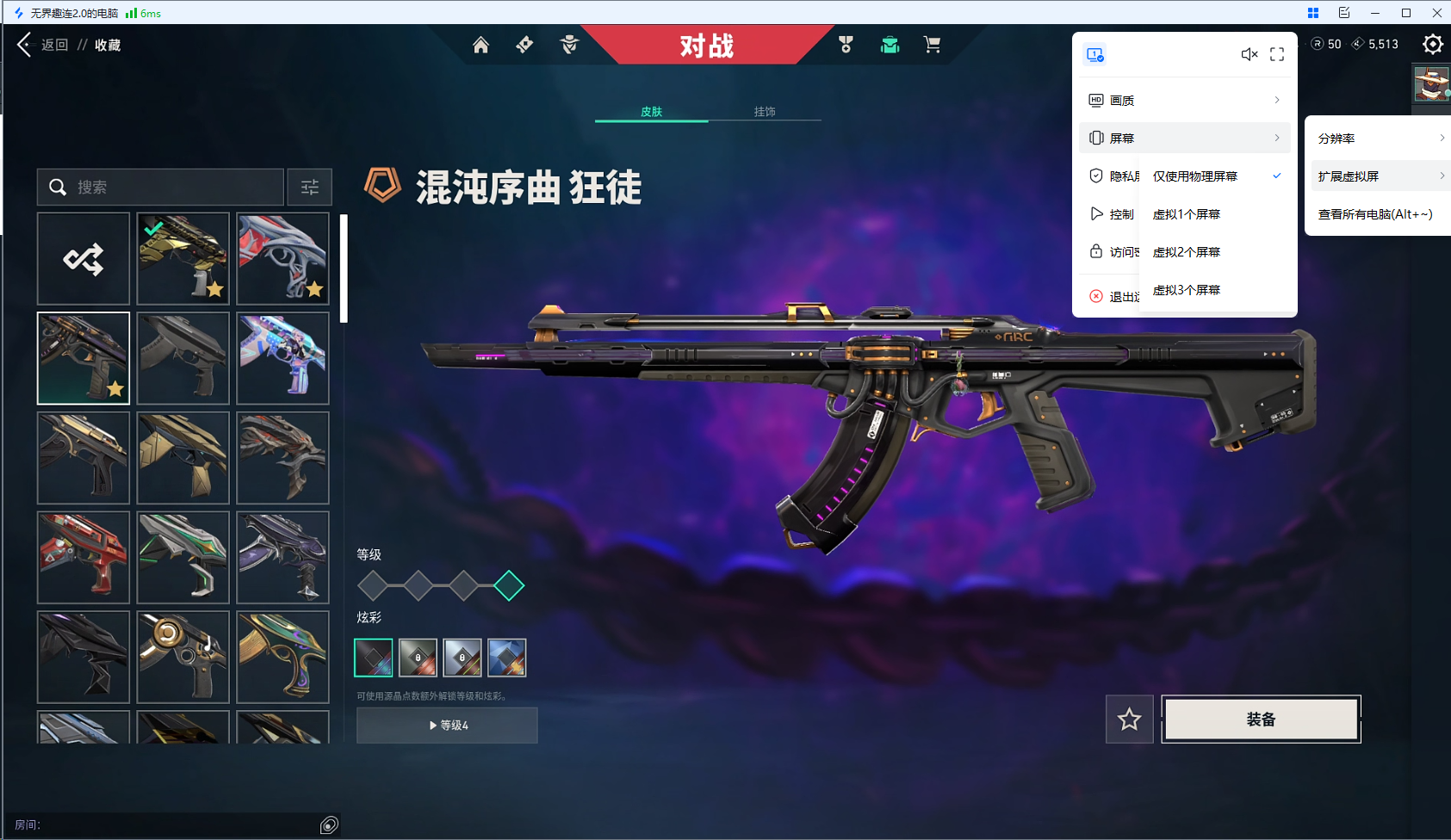Toggle the favorite star next to 装备

click(1131, 720)
